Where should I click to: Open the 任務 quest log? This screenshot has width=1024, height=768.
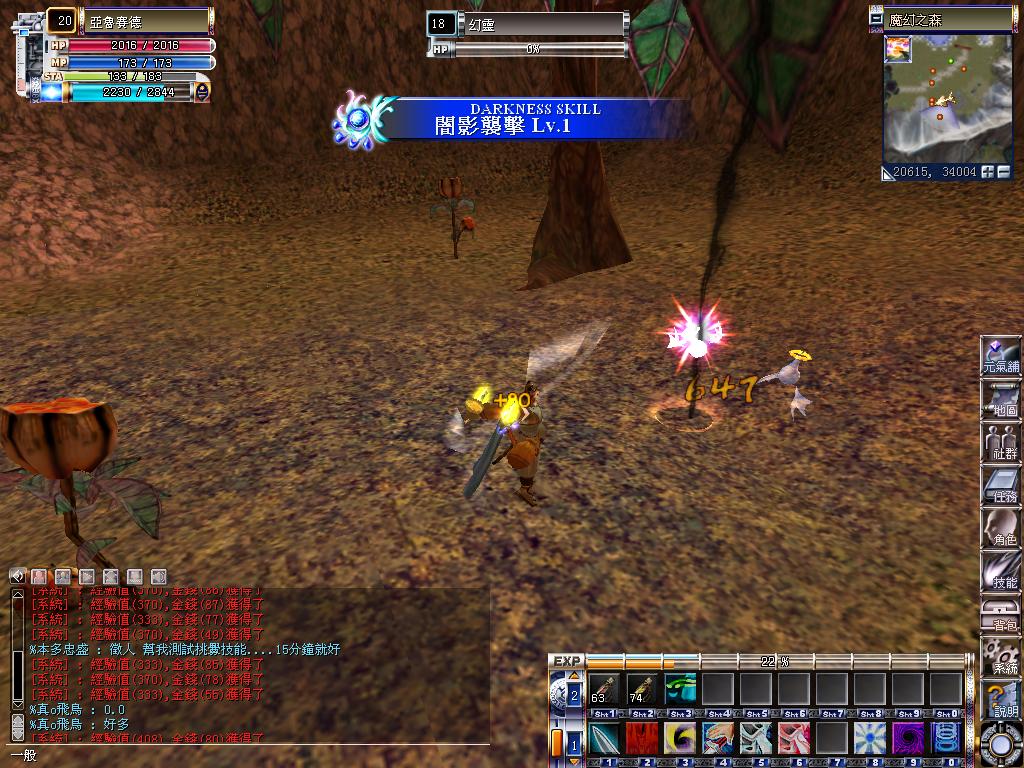1001,484
